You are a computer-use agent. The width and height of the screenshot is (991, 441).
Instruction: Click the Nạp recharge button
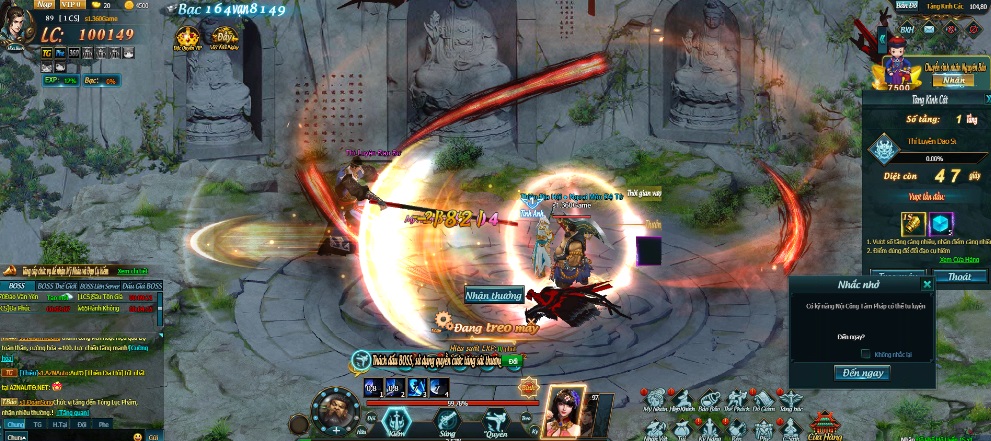(x=45, y=5)
